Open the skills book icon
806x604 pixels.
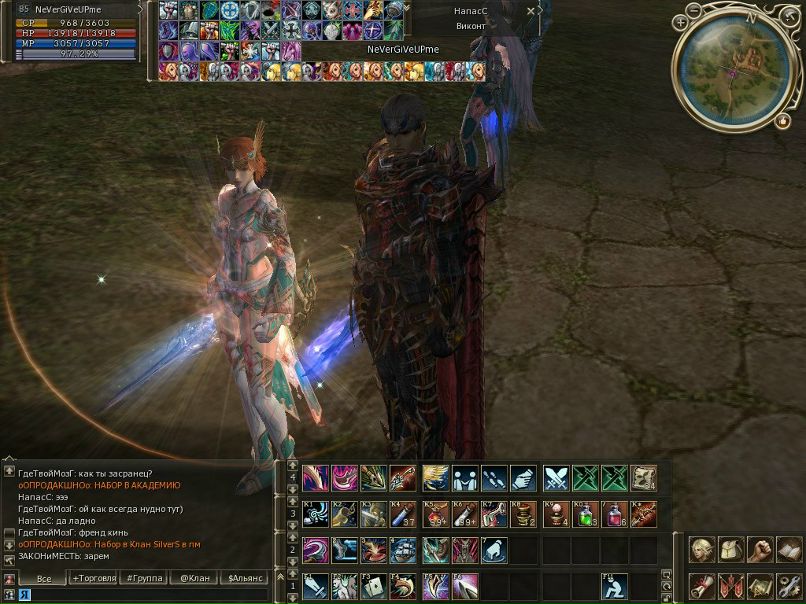[789, 549]
